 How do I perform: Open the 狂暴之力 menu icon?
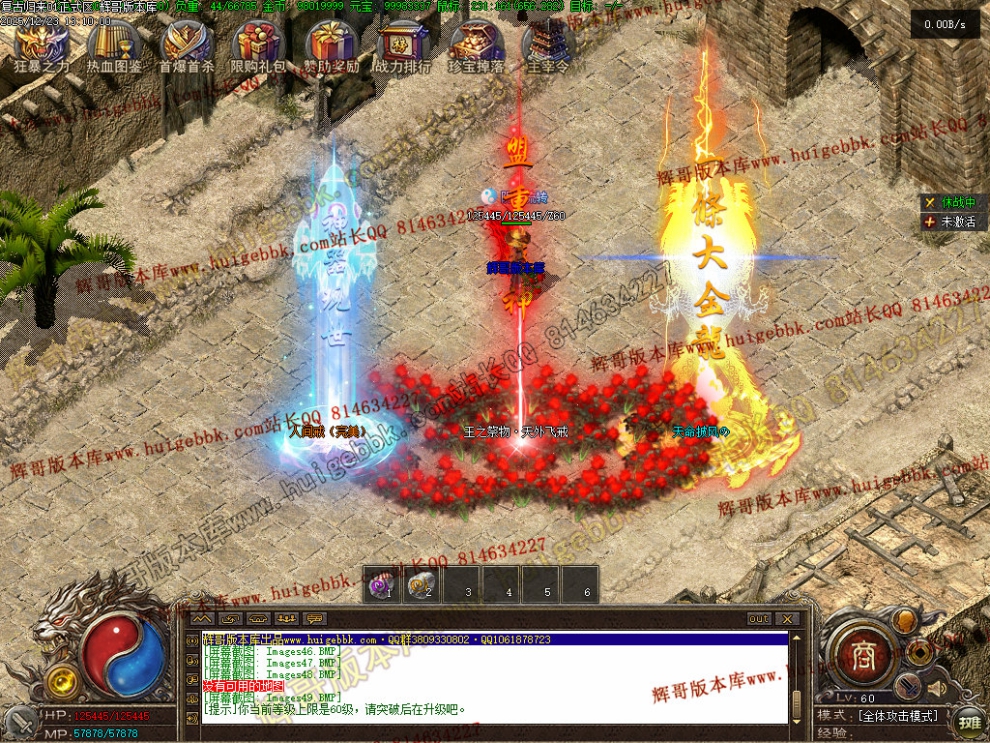(42, 45)
